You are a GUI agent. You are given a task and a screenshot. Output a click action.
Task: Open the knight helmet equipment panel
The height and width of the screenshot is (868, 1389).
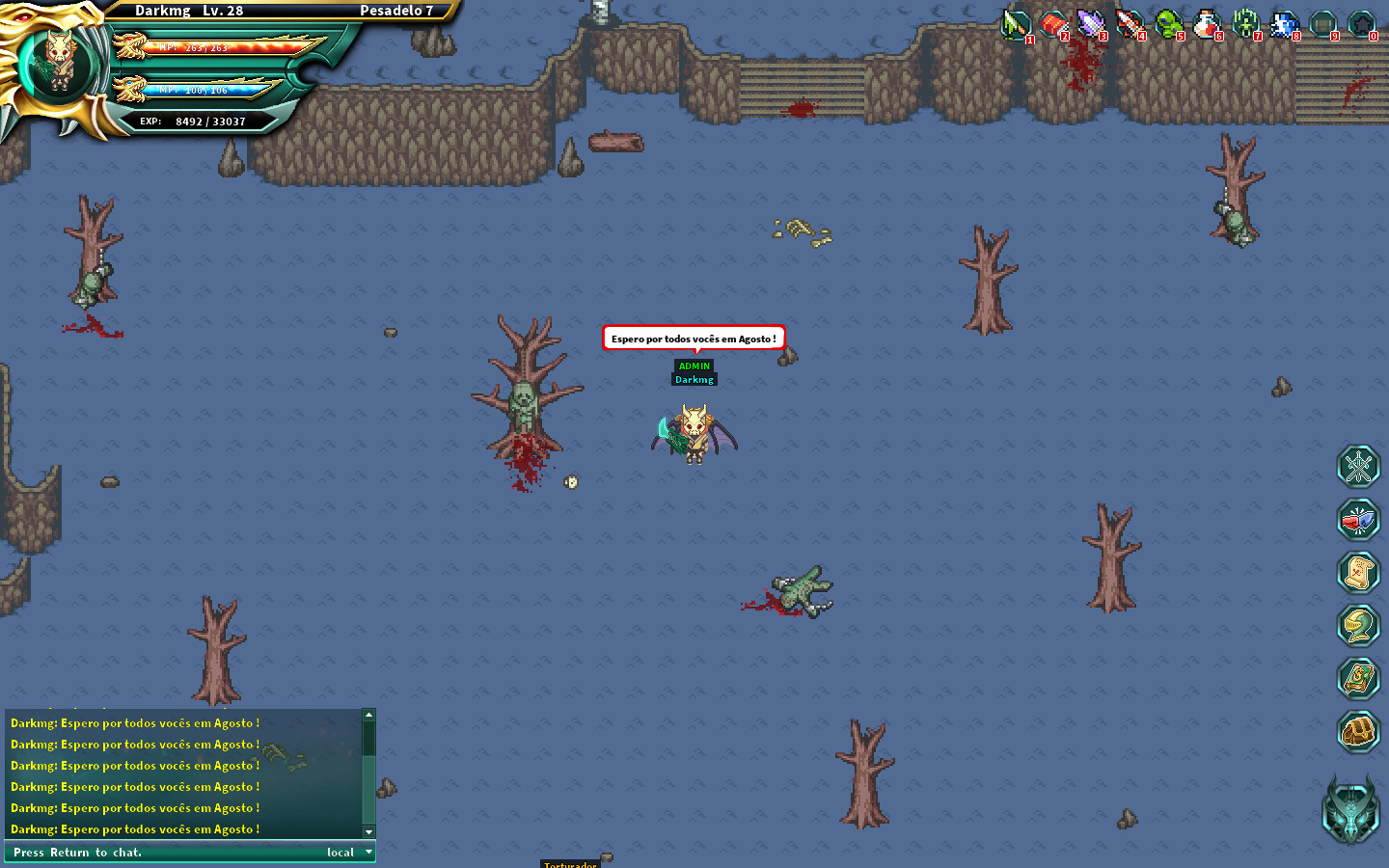(1359, 625)
